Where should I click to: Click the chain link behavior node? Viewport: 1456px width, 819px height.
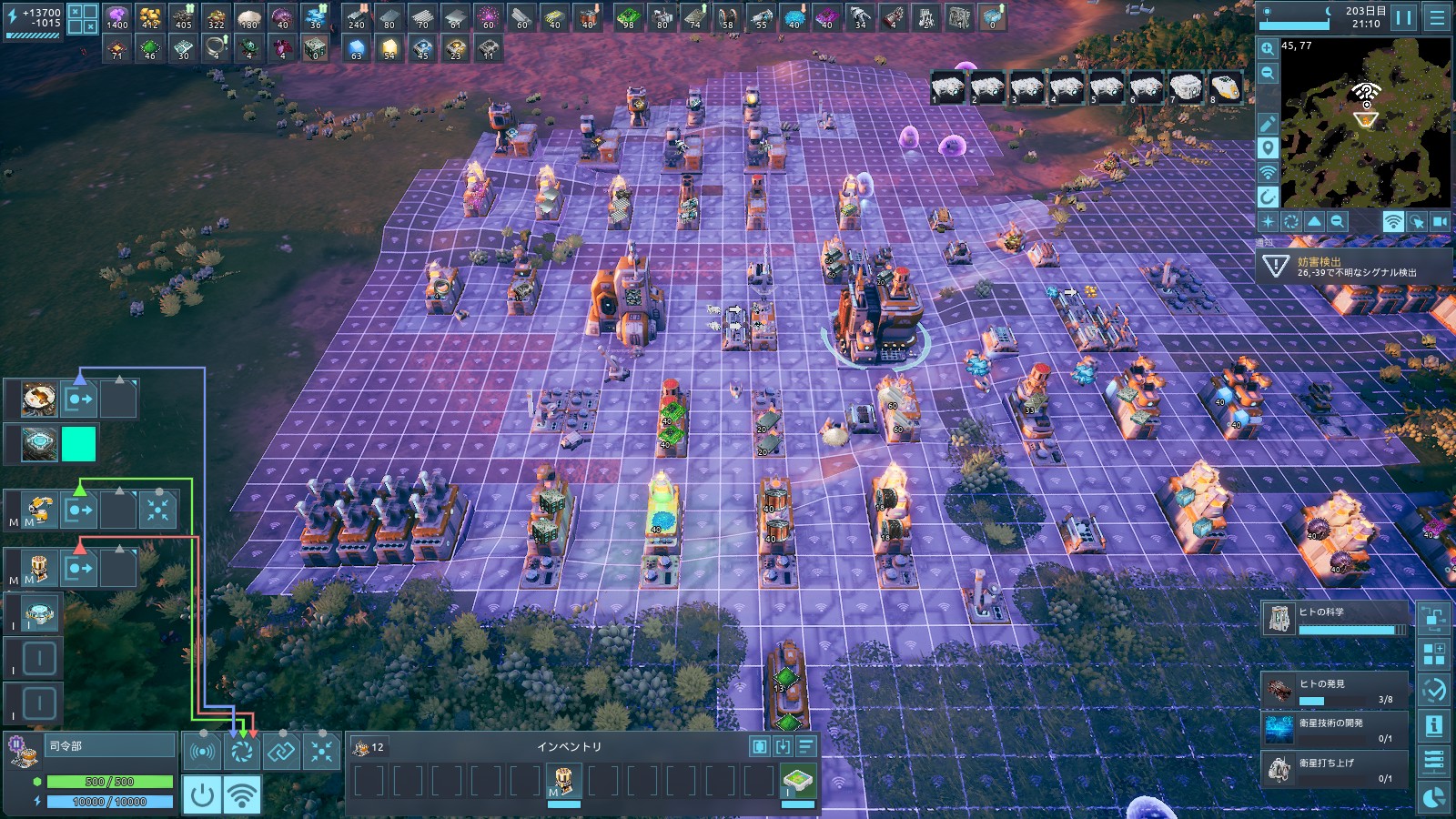pyautogui.click(x=281, y=752)
